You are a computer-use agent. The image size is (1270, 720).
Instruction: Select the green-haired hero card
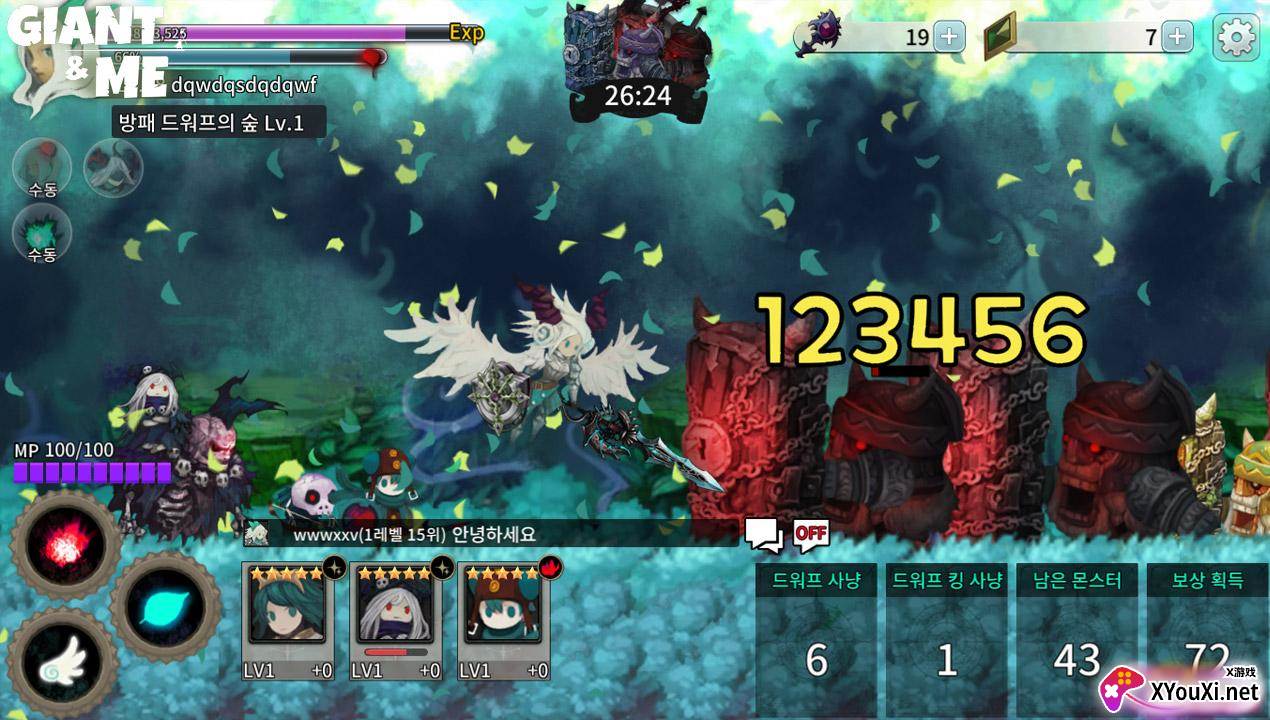[286, 620]
